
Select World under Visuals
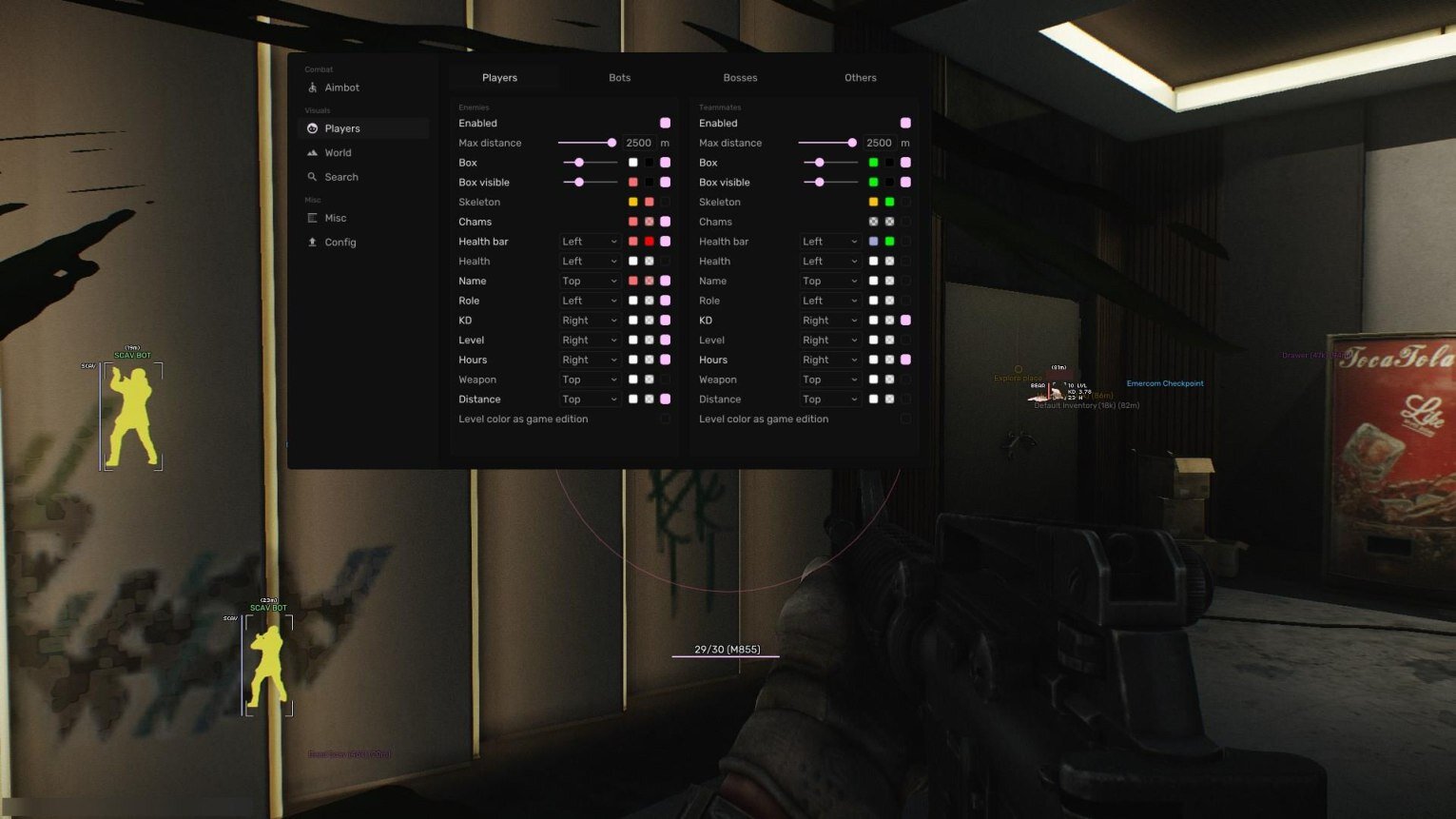tap(338, 153)
